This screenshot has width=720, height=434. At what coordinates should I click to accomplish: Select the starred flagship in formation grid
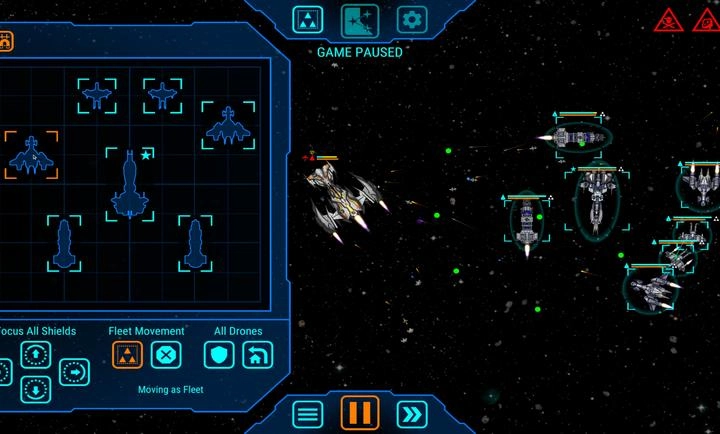coord(130,184)
